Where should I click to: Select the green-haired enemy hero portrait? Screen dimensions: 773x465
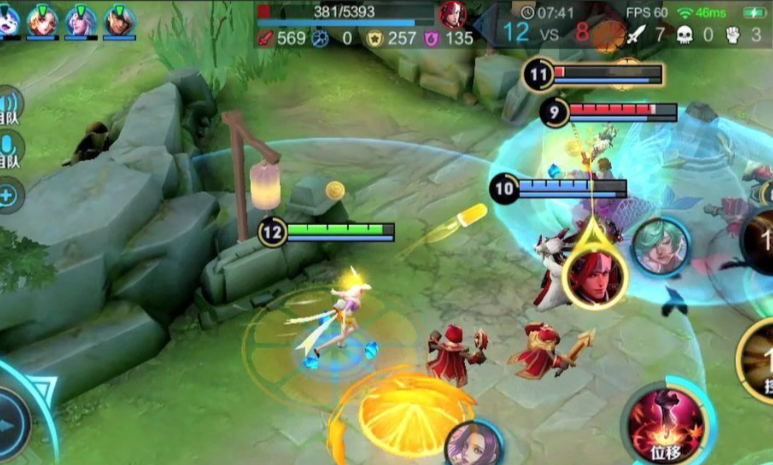coord(660,246)
